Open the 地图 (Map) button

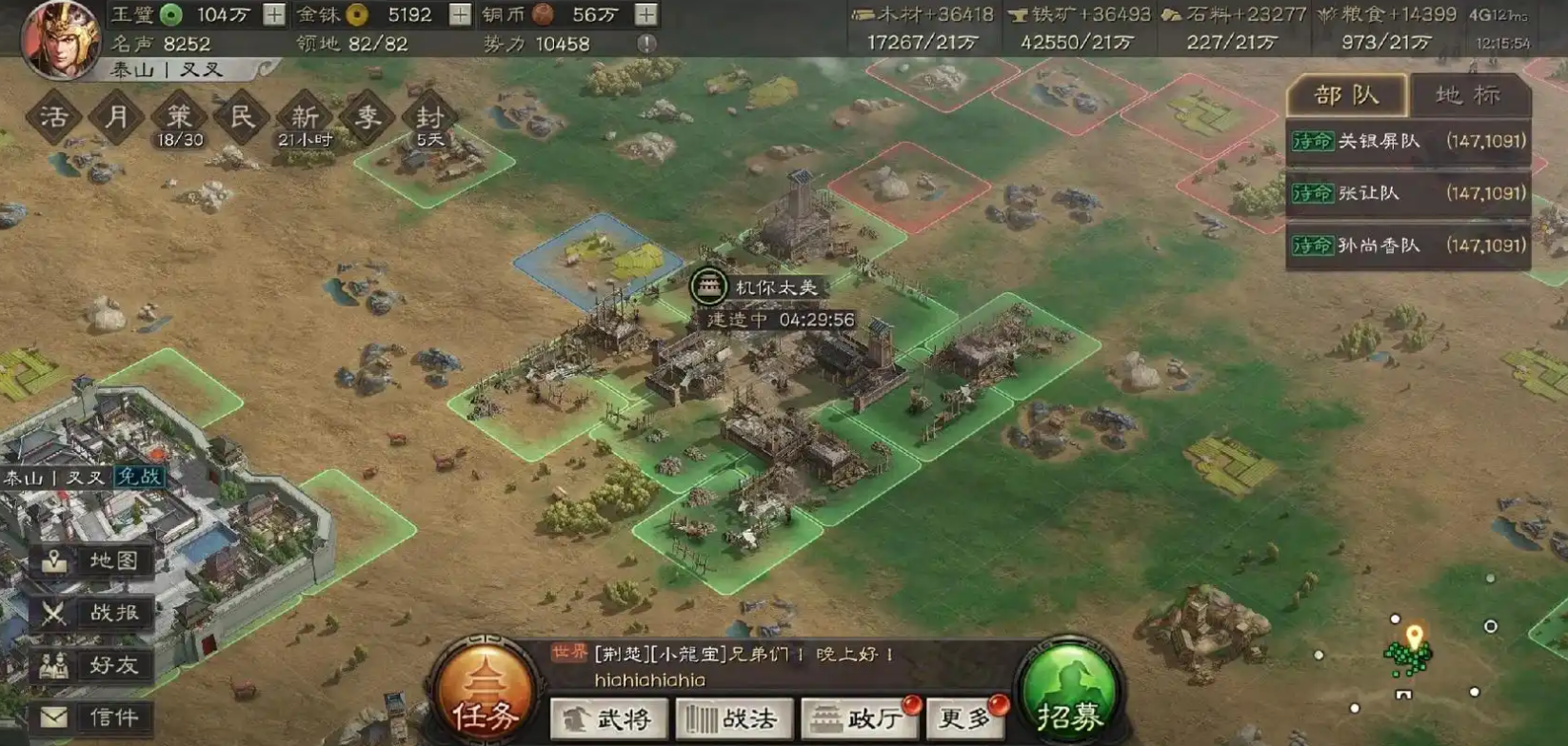click(x=92, y=560)
